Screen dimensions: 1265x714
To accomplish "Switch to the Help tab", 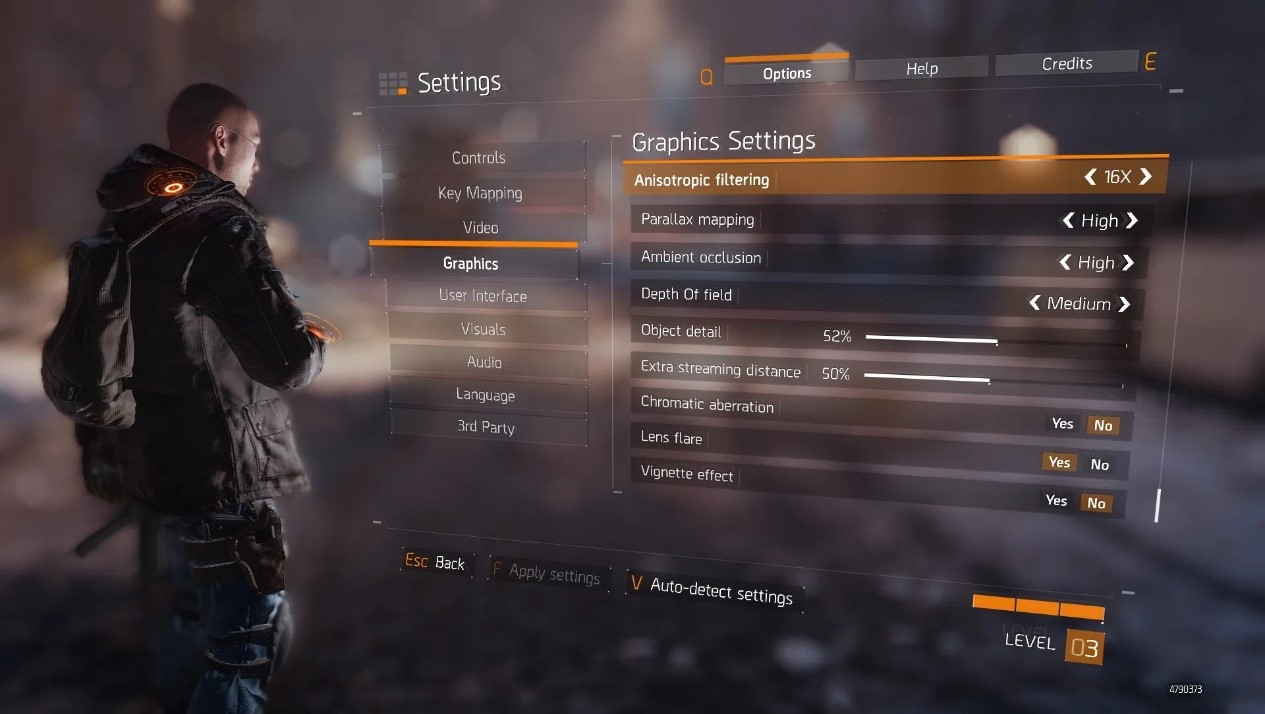I will click(921, 68).
